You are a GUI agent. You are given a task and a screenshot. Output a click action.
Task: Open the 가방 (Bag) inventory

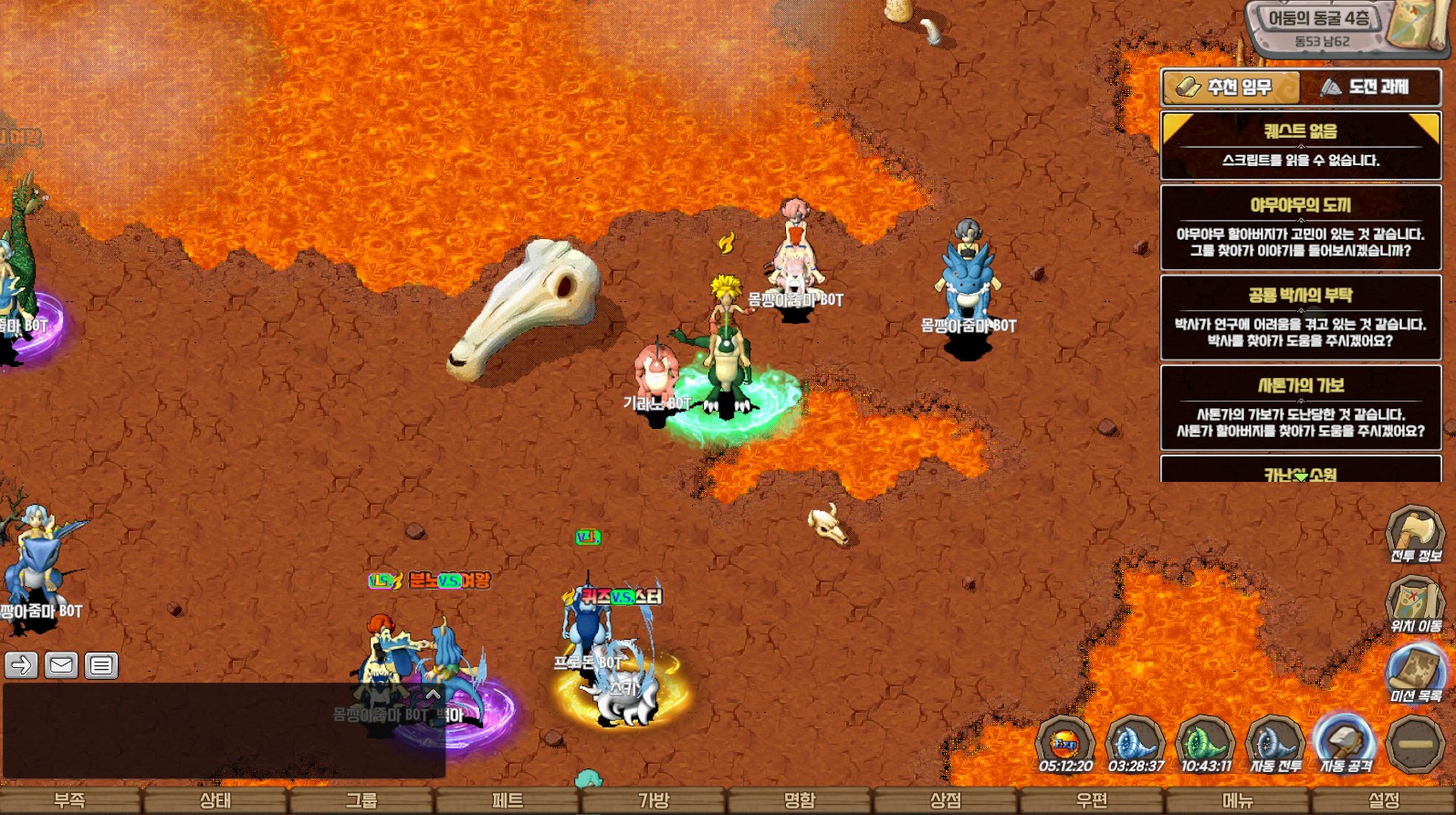click(x=654, y=800)
